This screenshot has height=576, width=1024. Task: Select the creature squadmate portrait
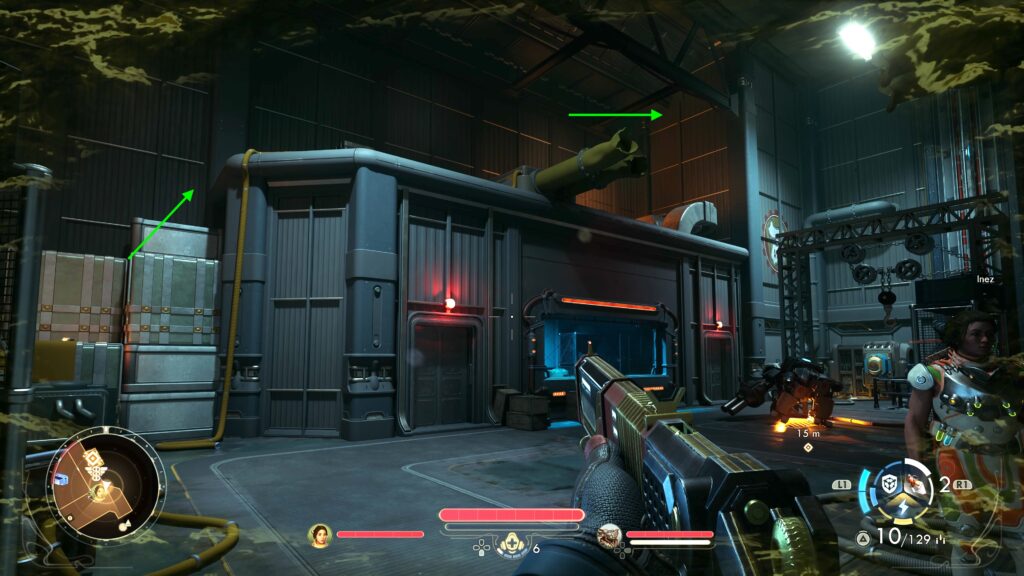click(610, 536)
